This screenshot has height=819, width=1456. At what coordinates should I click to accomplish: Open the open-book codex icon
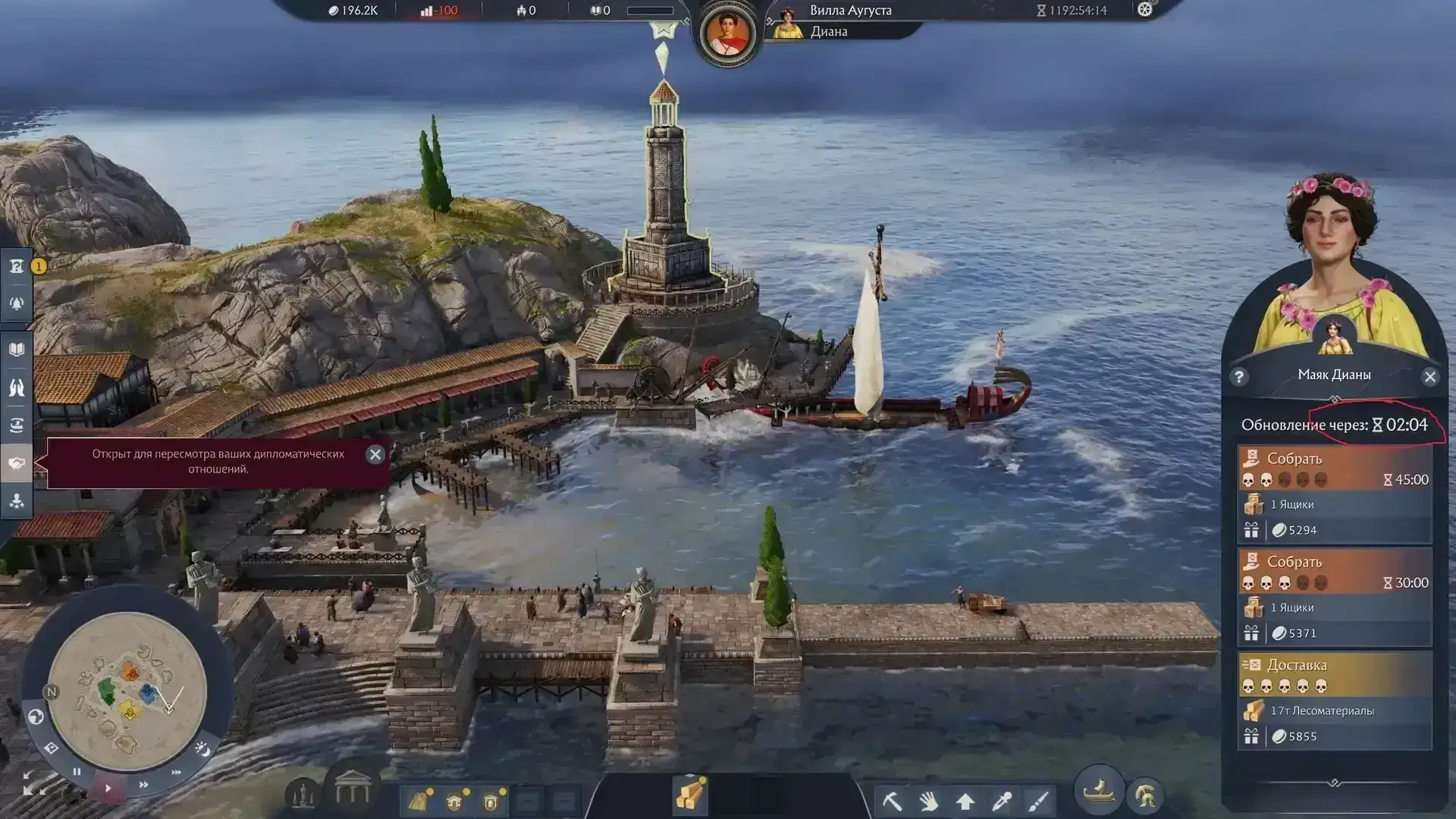tap(17, 350)
